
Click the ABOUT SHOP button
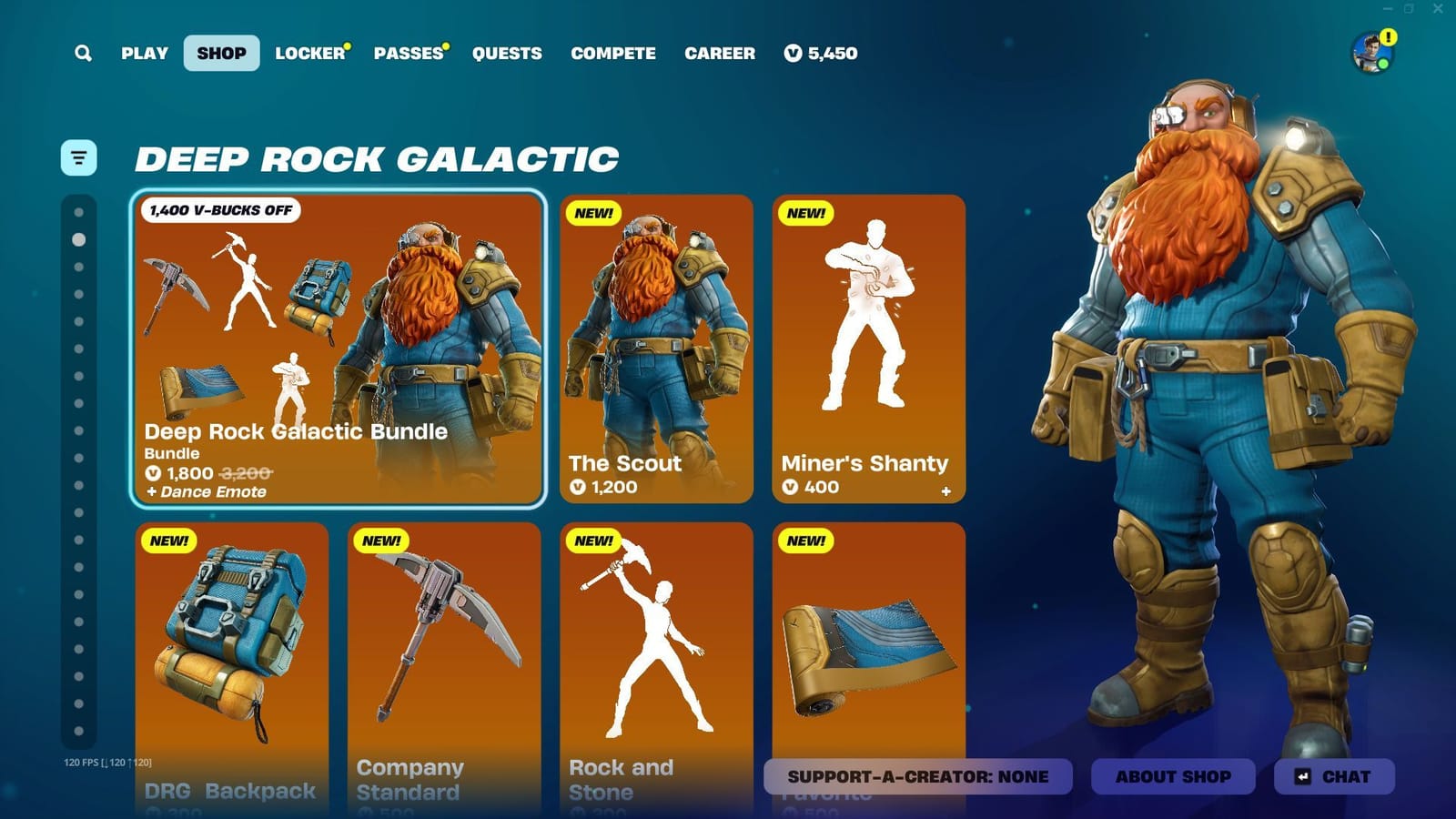click(1173, 776)
